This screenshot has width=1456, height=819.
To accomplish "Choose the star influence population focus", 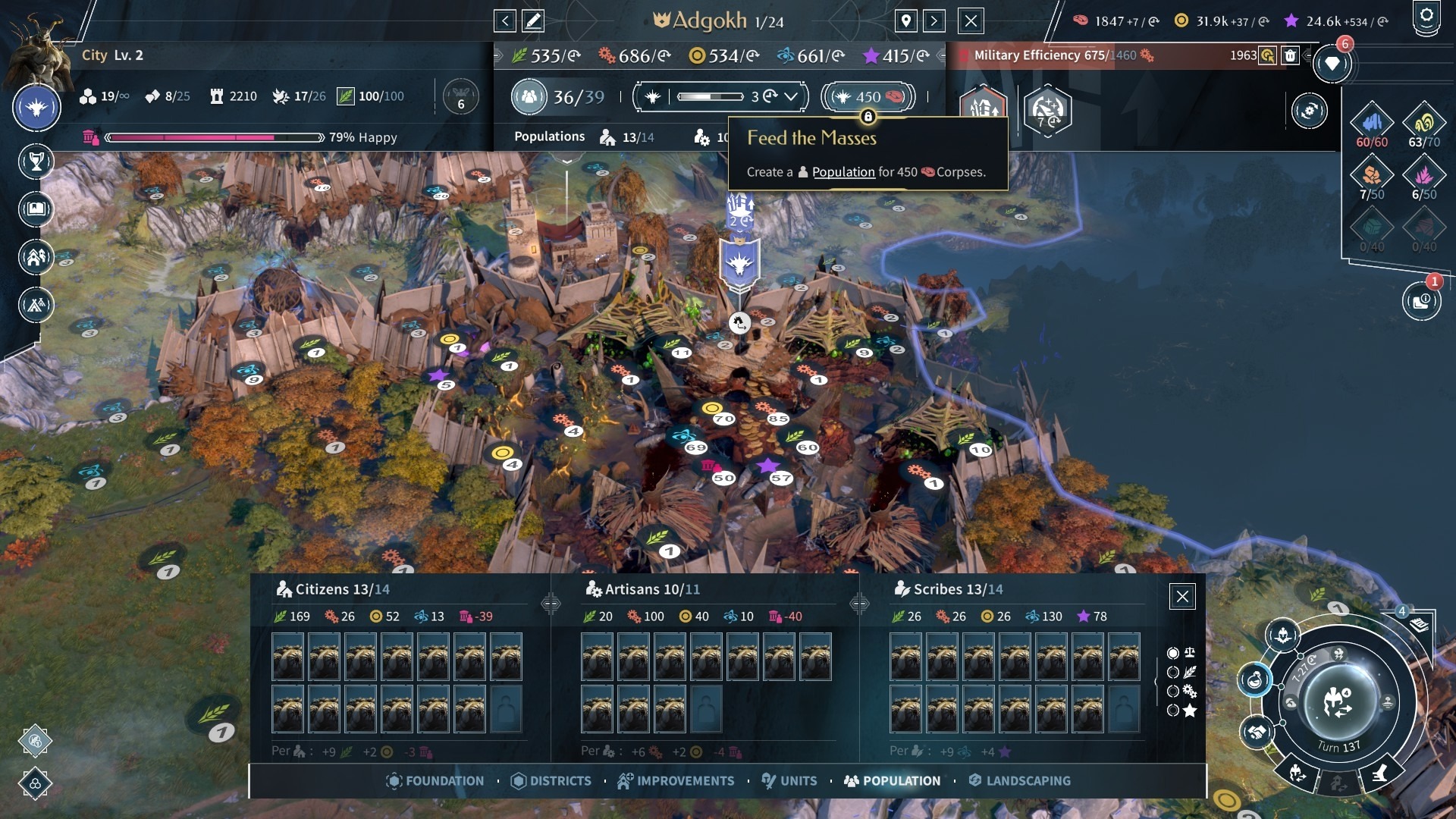I will [x=1173, y=711].
